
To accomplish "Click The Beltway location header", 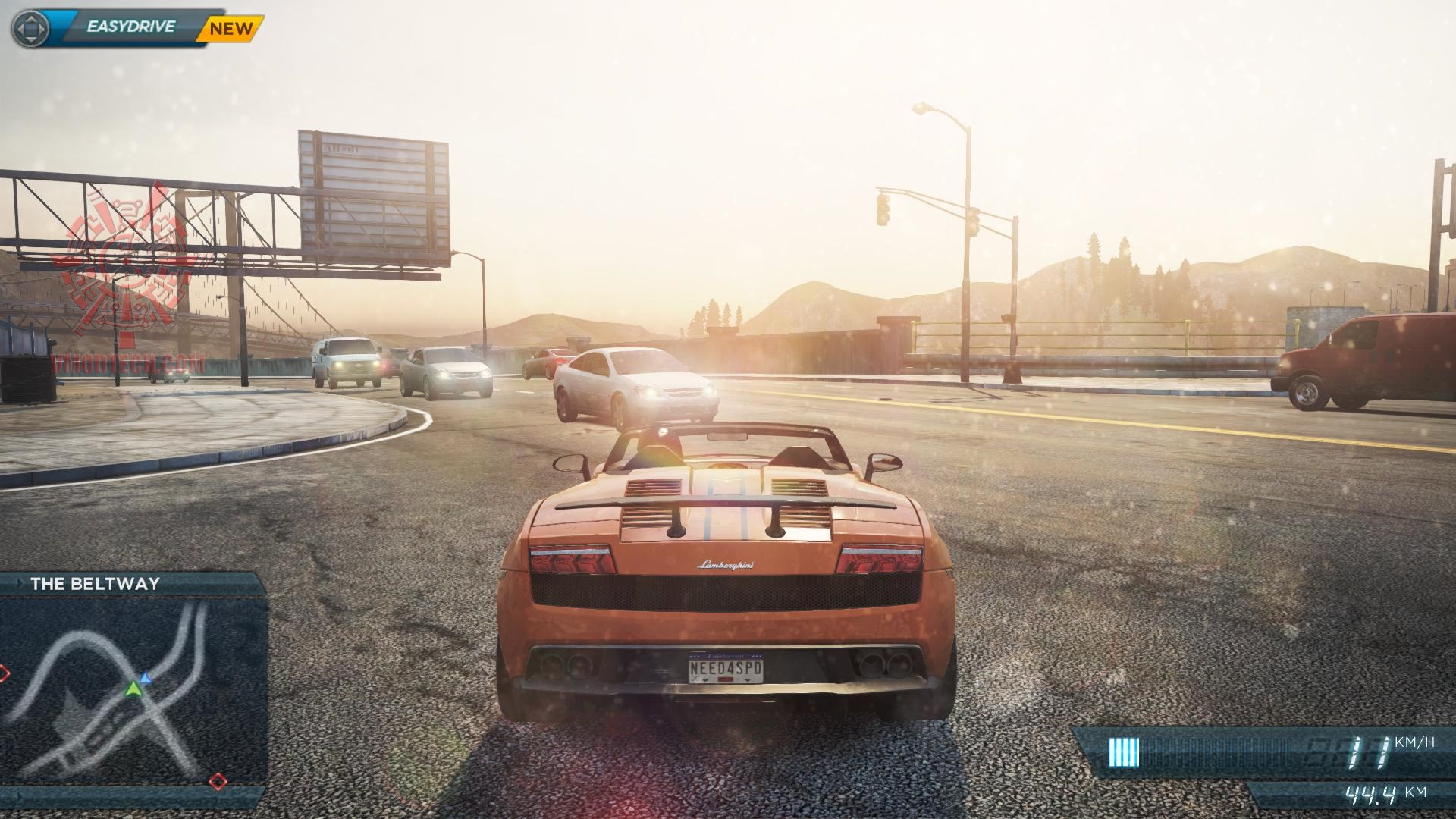I will tap(96, 584).
